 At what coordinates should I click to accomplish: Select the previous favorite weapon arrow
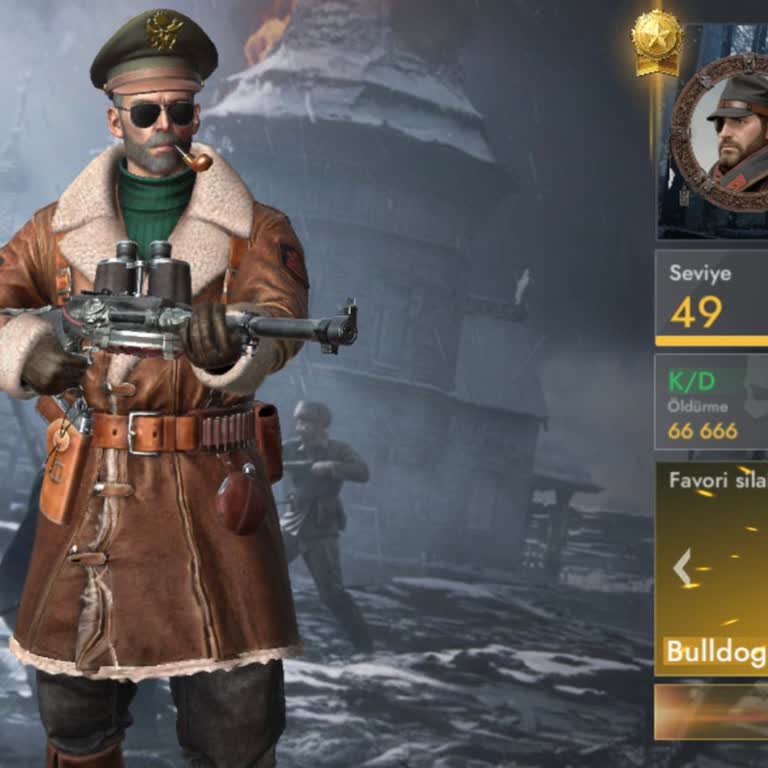pyautogui.click(x=682, y=568)
